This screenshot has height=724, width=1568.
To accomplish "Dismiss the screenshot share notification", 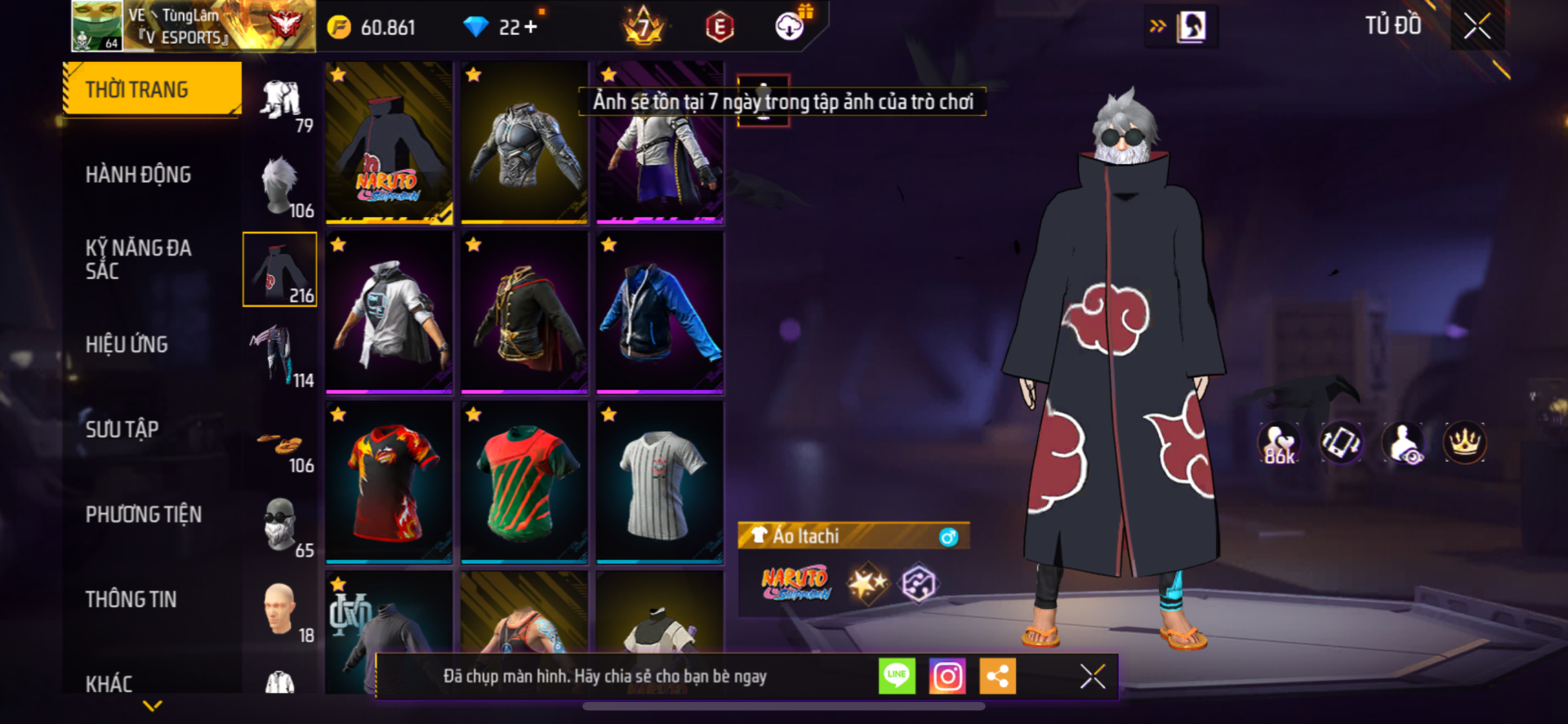I will pos(1092,676).
